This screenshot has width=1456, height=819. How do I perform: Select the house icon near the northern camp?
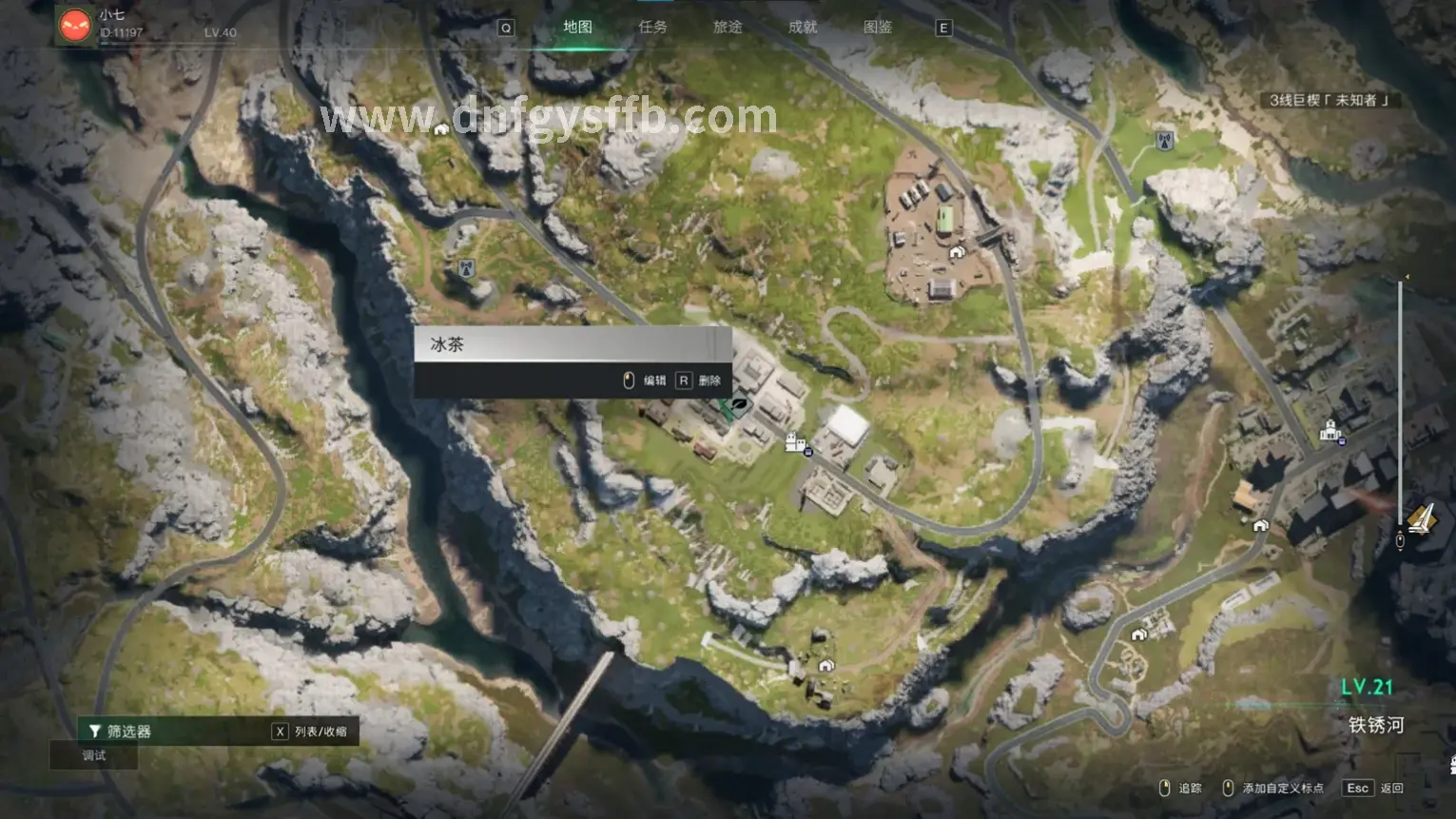point(956,252)
